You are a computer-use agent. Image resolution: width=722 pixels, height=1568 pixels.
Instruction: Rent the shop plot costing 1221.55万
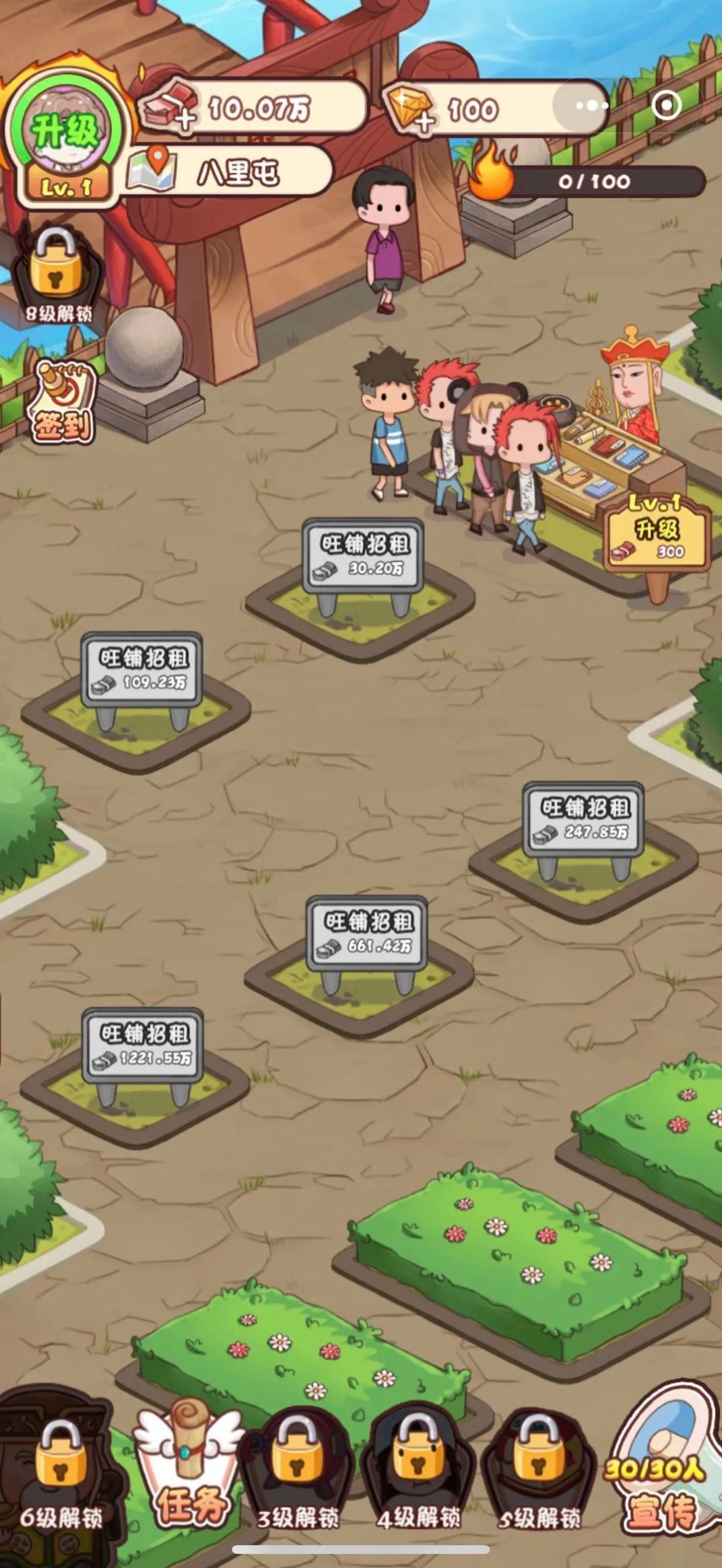[142, 1045]
